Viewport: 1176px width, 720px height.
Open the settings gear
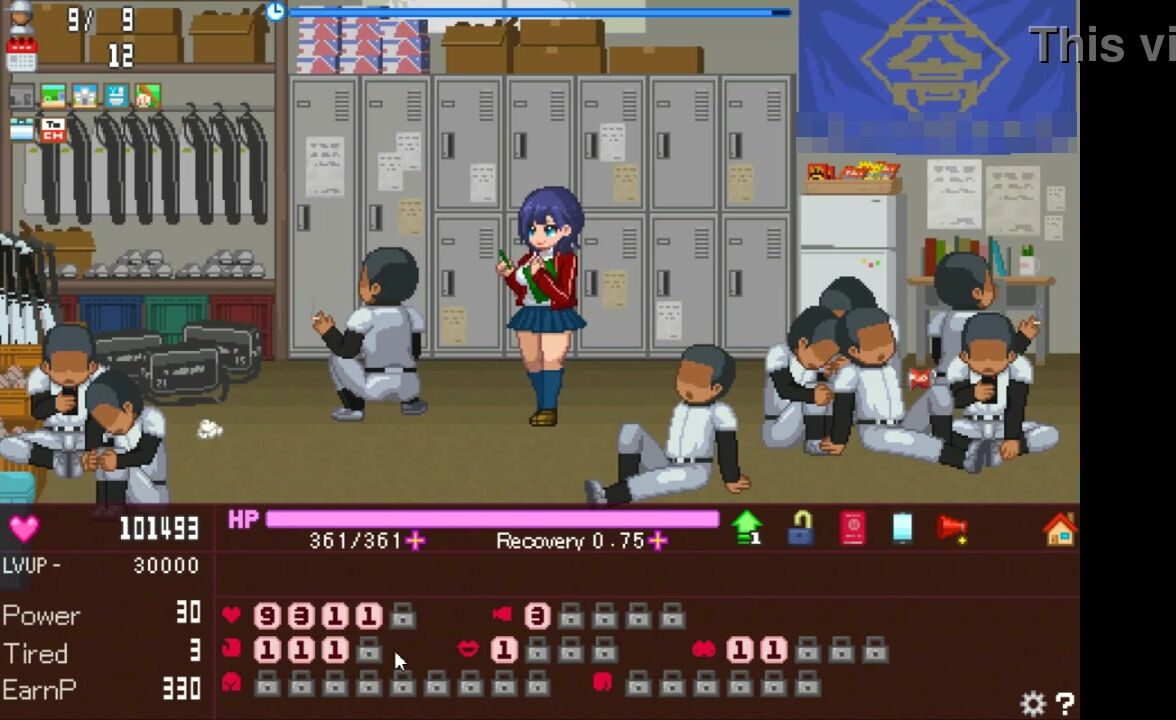(x=1033, y=704)
